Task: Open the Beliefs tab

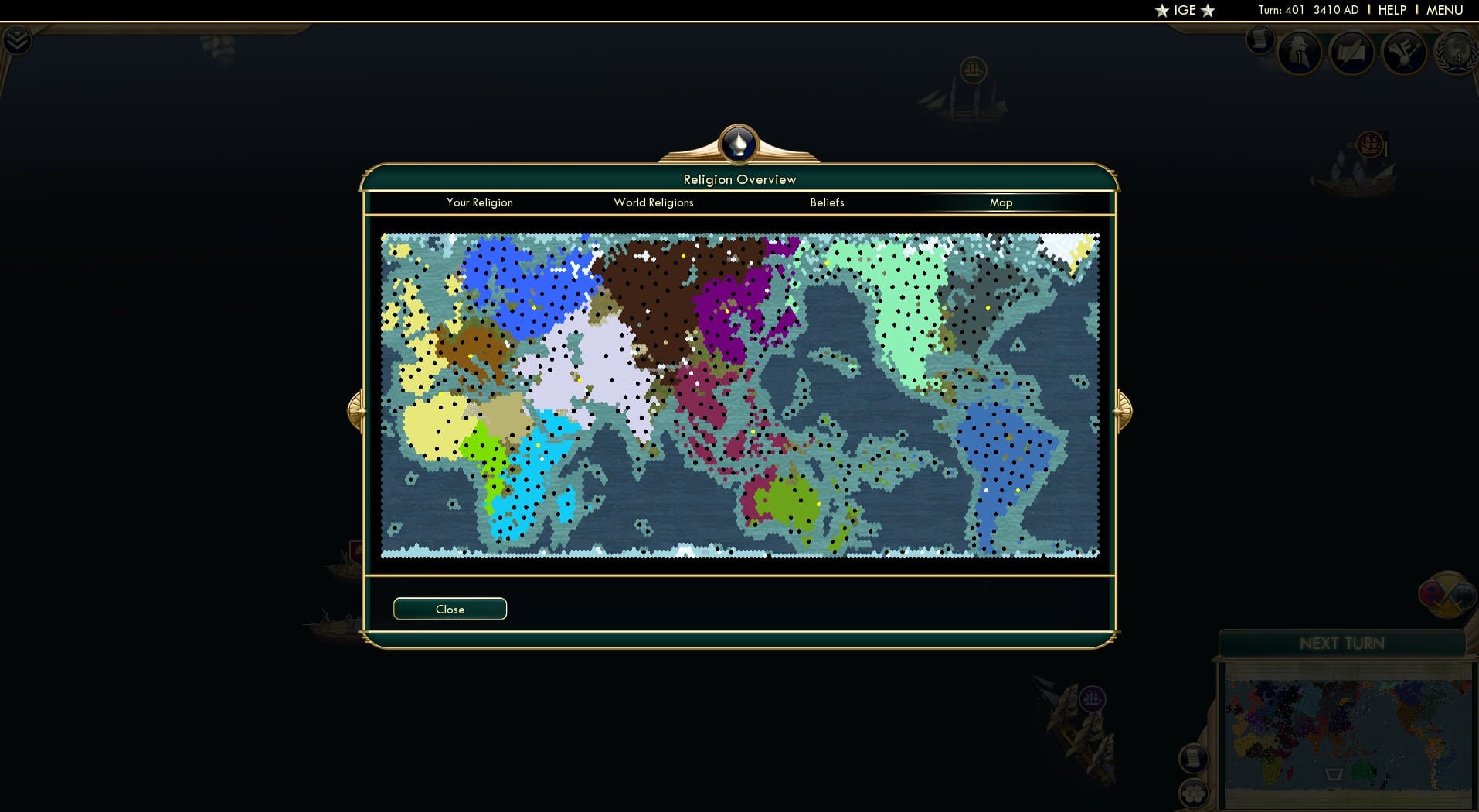Action: click(827, 202)
